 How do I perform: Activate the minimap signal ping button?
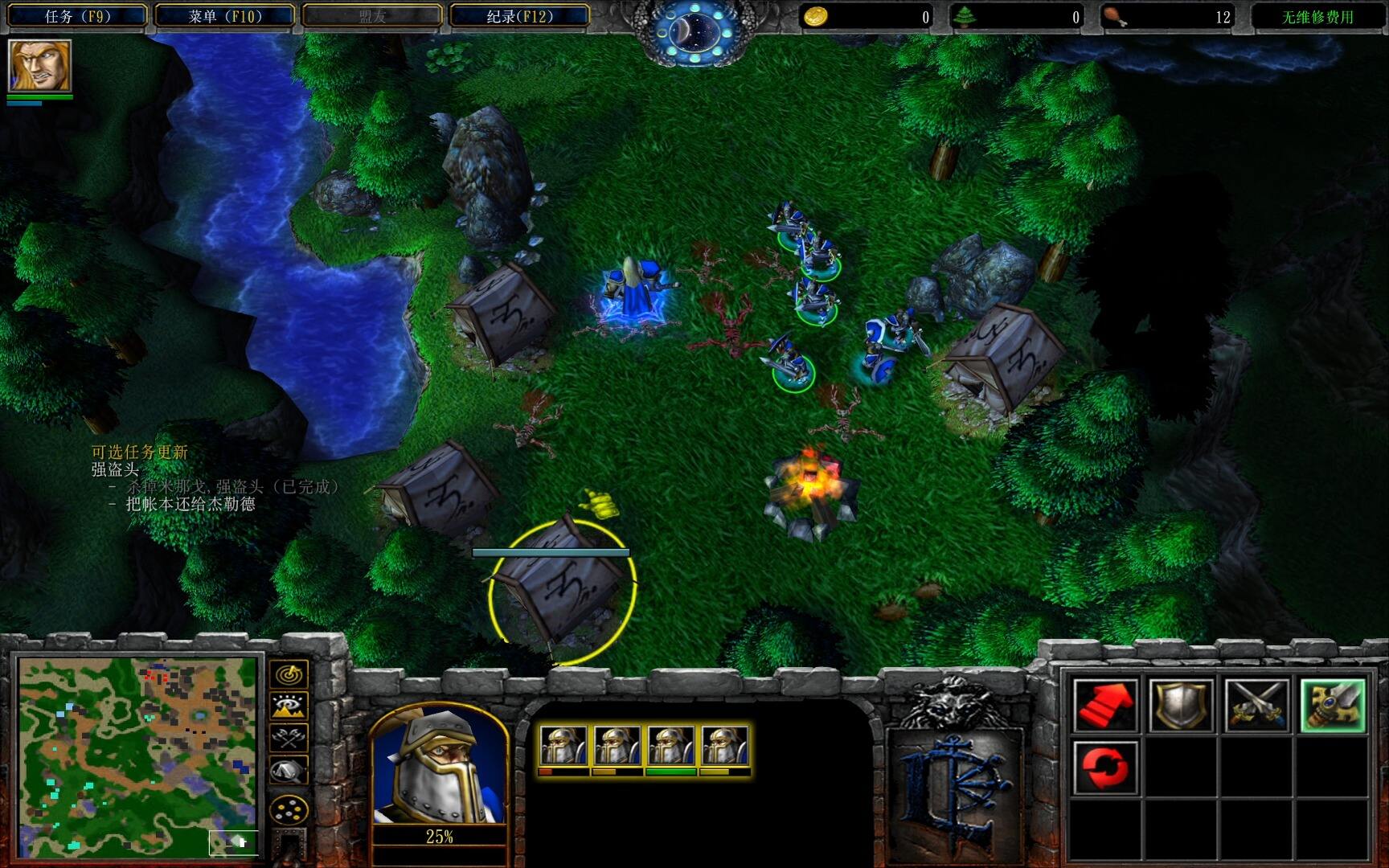point(289,674)
